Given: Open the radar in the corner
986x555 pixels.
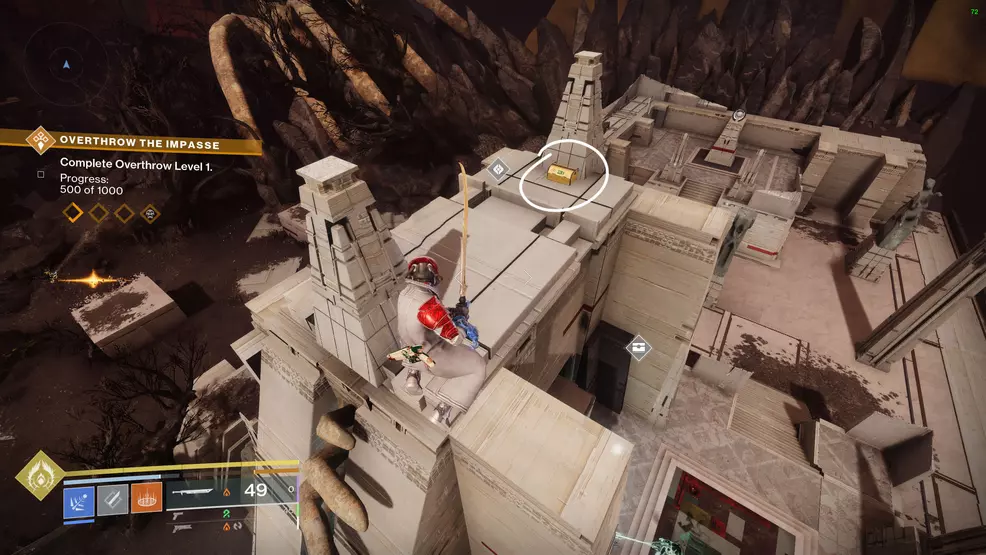Looking at the screenshot, I should coord(66,65).
